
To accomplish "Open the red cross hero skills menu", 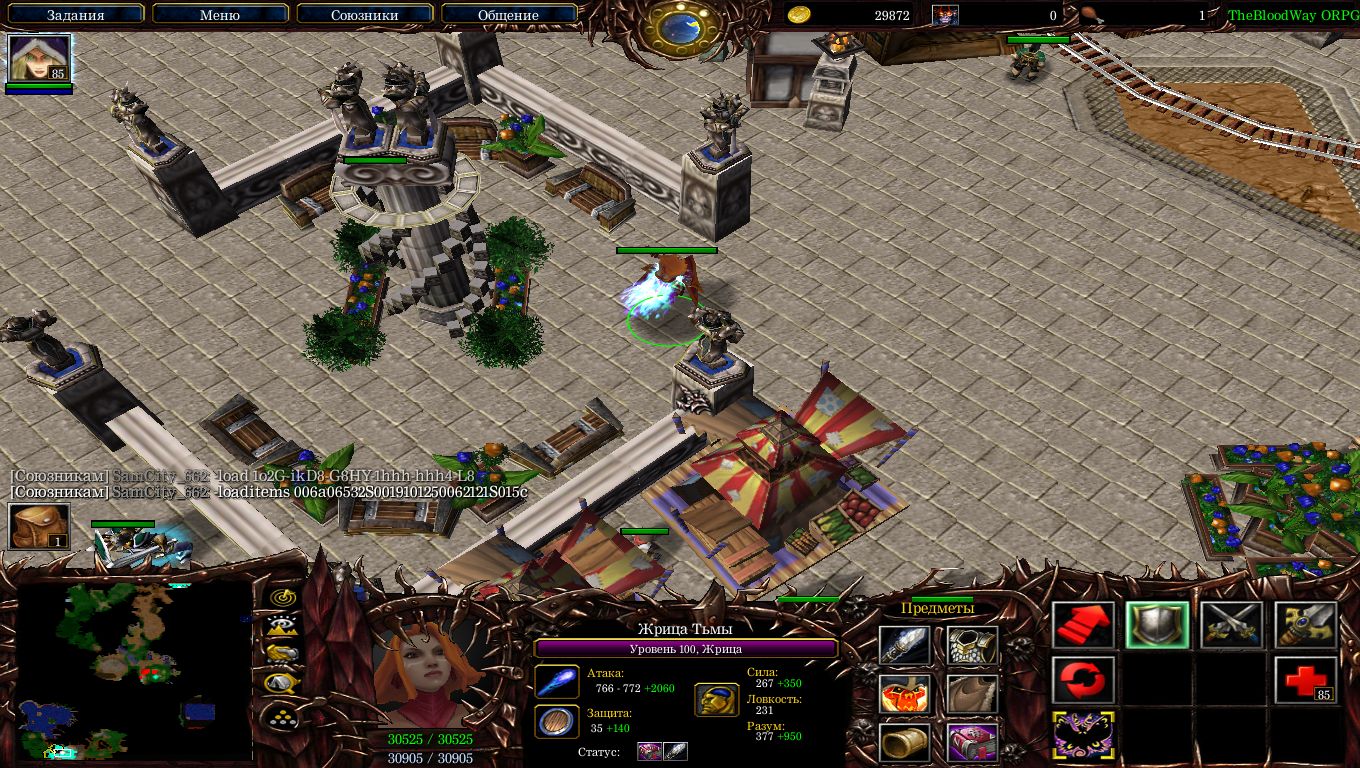I will pyautogui.click(x=1305, y=680).
